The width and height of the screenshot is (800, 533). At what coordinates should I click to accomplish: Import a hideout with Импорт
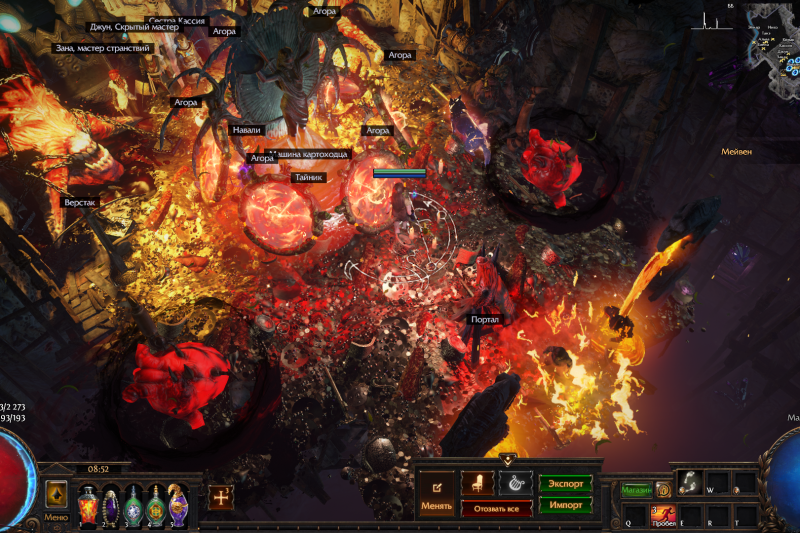[x=565, y=505]
